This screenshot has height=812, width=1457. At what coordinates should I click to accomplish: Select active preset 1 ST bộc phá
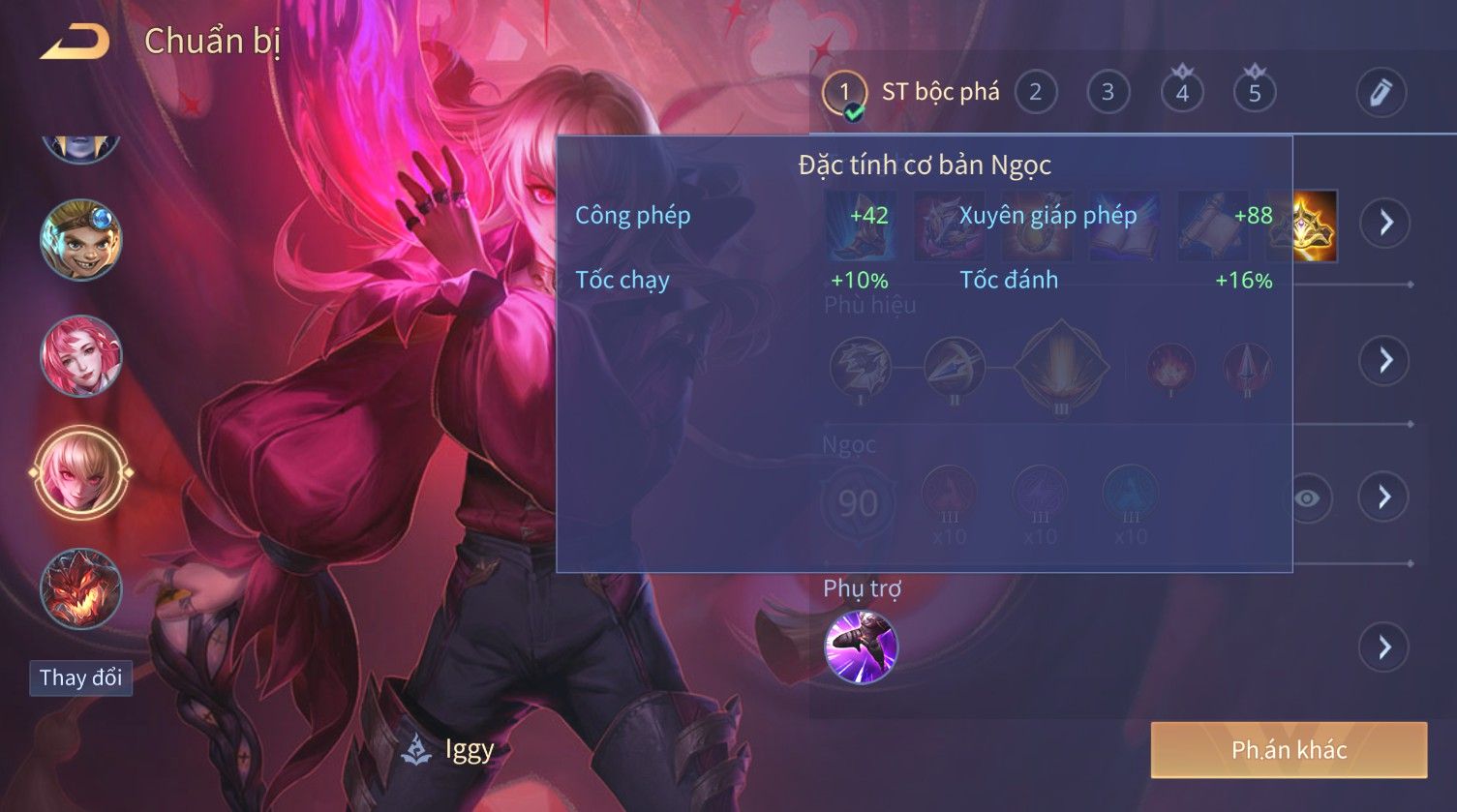(x=844, y=94)
